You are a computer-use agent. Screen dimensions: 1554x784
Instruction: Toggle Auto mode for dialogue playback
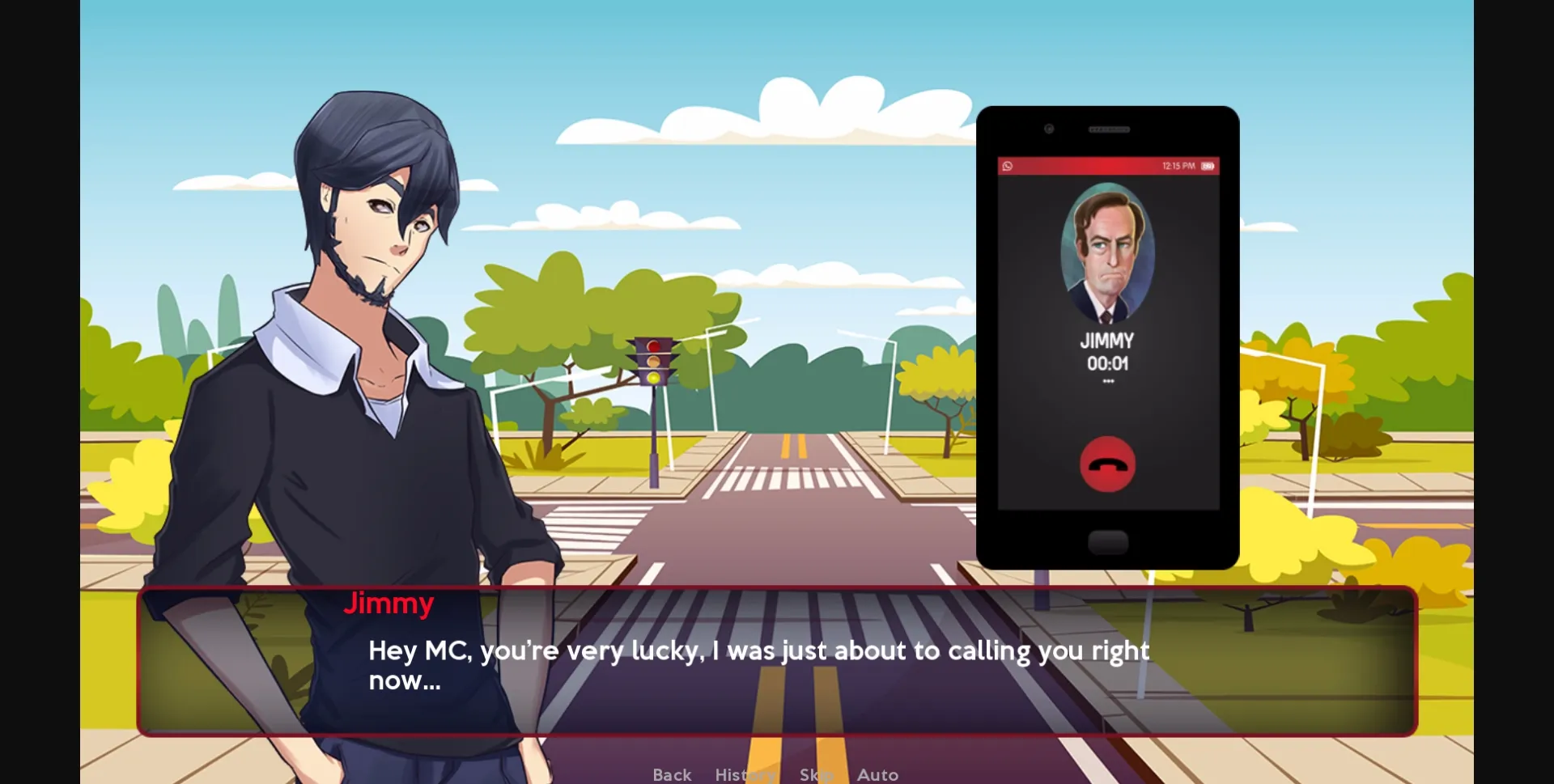pos(877,773)
